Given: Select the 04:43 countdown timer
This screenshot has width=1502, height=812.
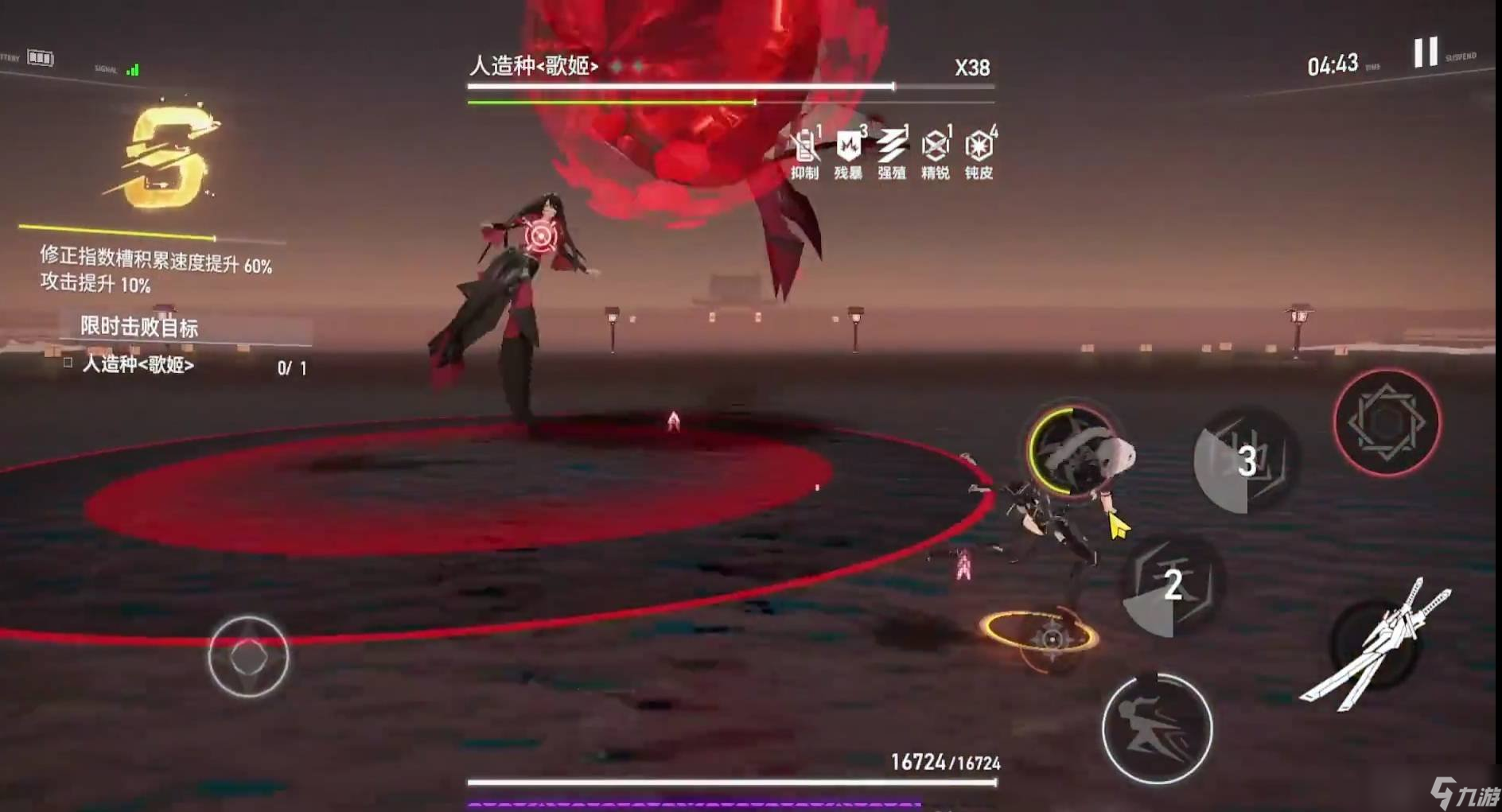Looking at the screenshot, I should pos(1332,64).
